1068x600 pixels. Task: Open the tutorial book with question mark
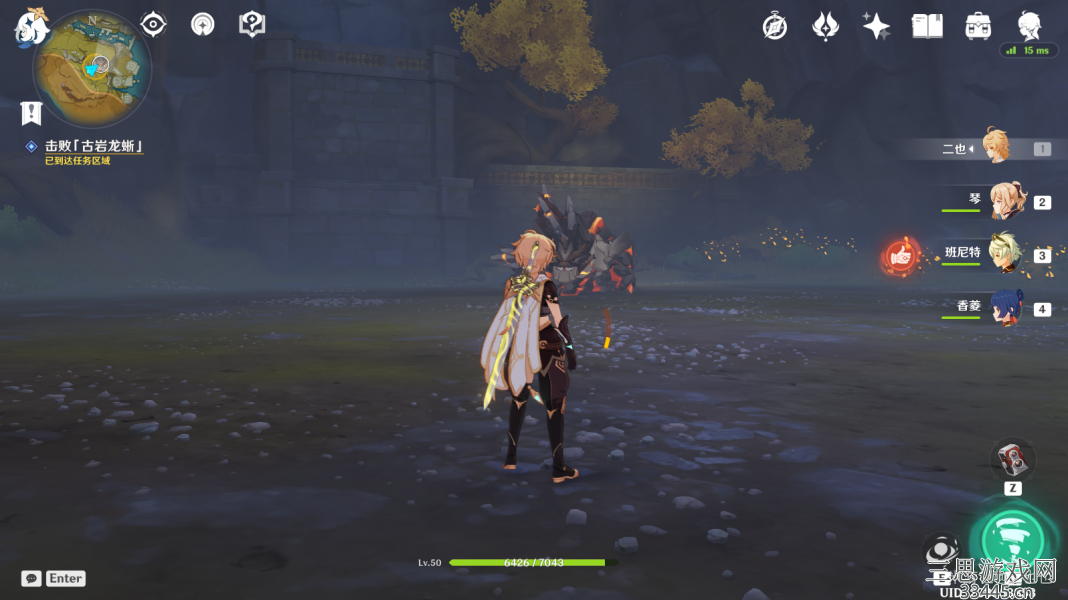pos(252,25)
